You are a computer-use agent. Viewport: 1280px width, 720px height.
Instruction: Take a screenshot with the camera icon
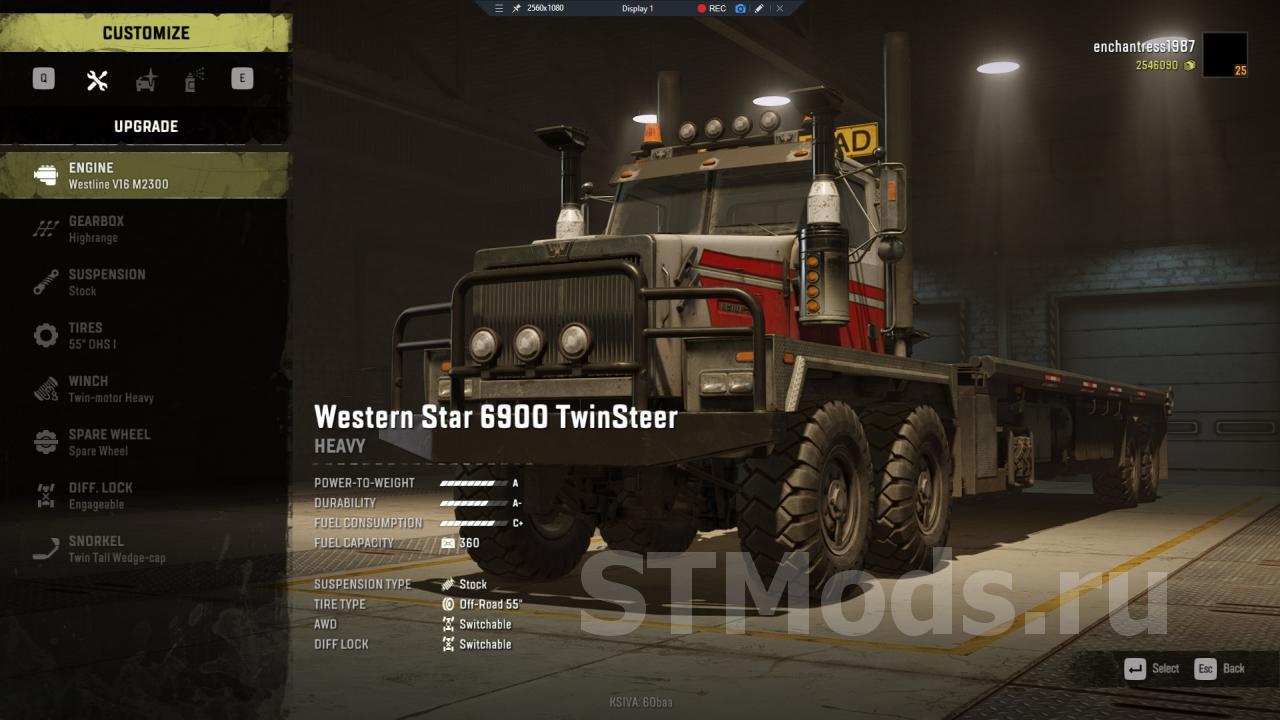(740, 8)
